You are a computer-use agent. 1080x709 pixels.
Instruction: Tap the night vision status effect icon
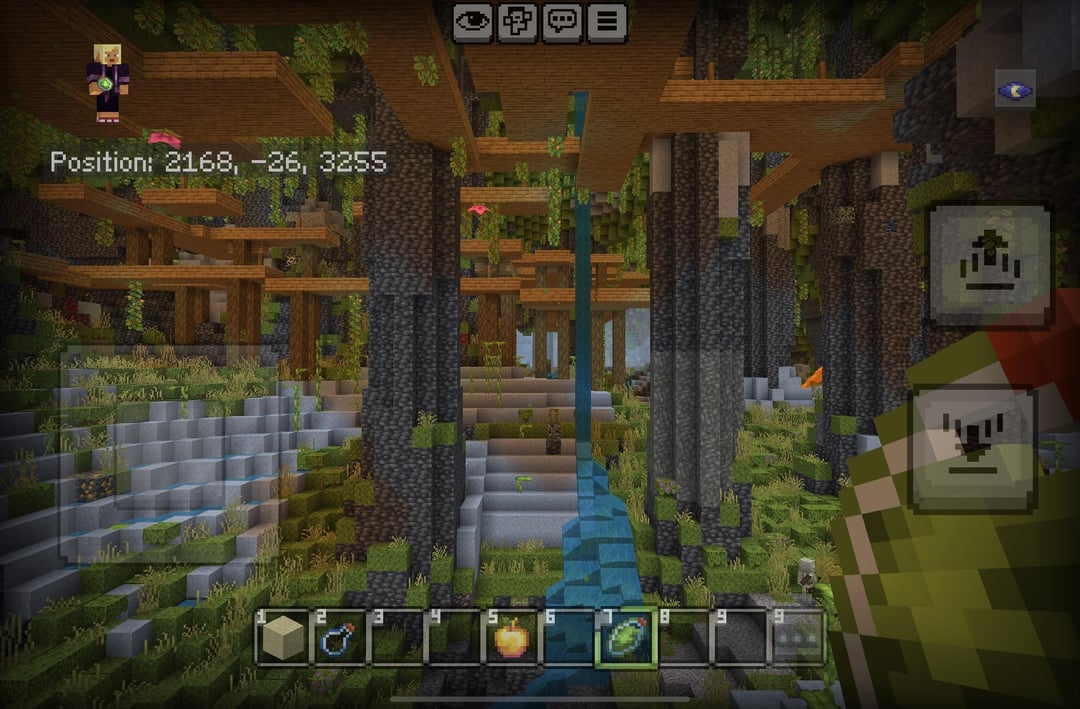pyautogui.click(x=1015, y=91)
